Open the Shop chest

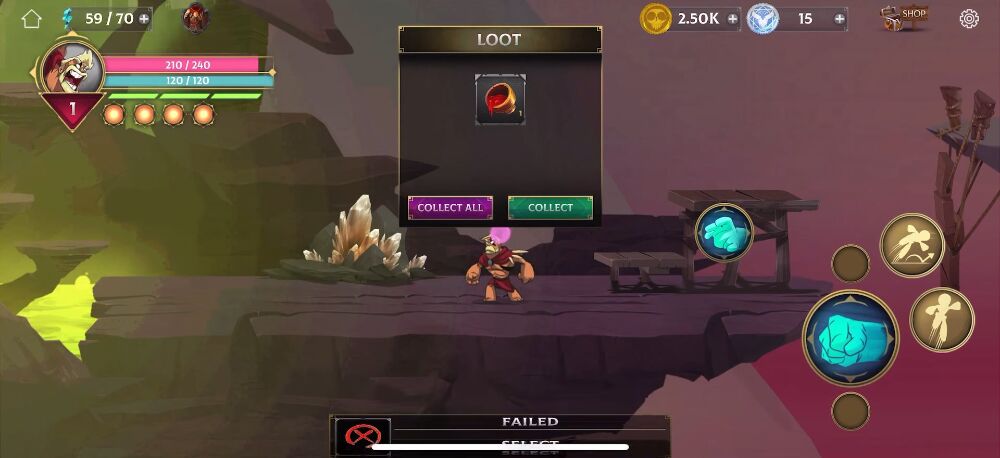click(903, 17)
